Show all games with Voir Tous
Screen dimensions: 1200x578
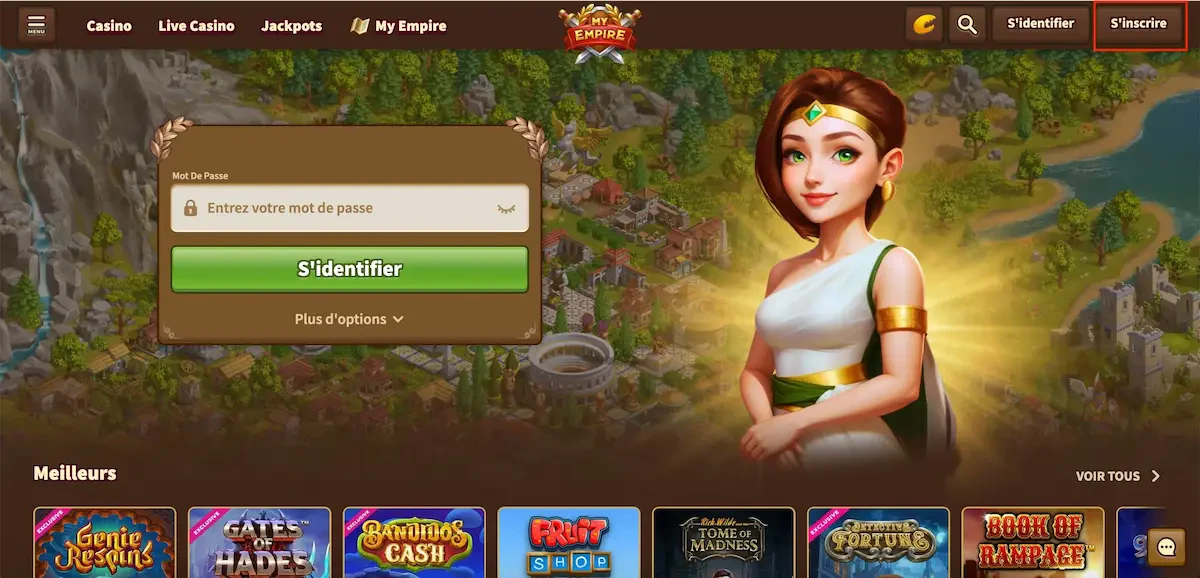[1117, 476]
